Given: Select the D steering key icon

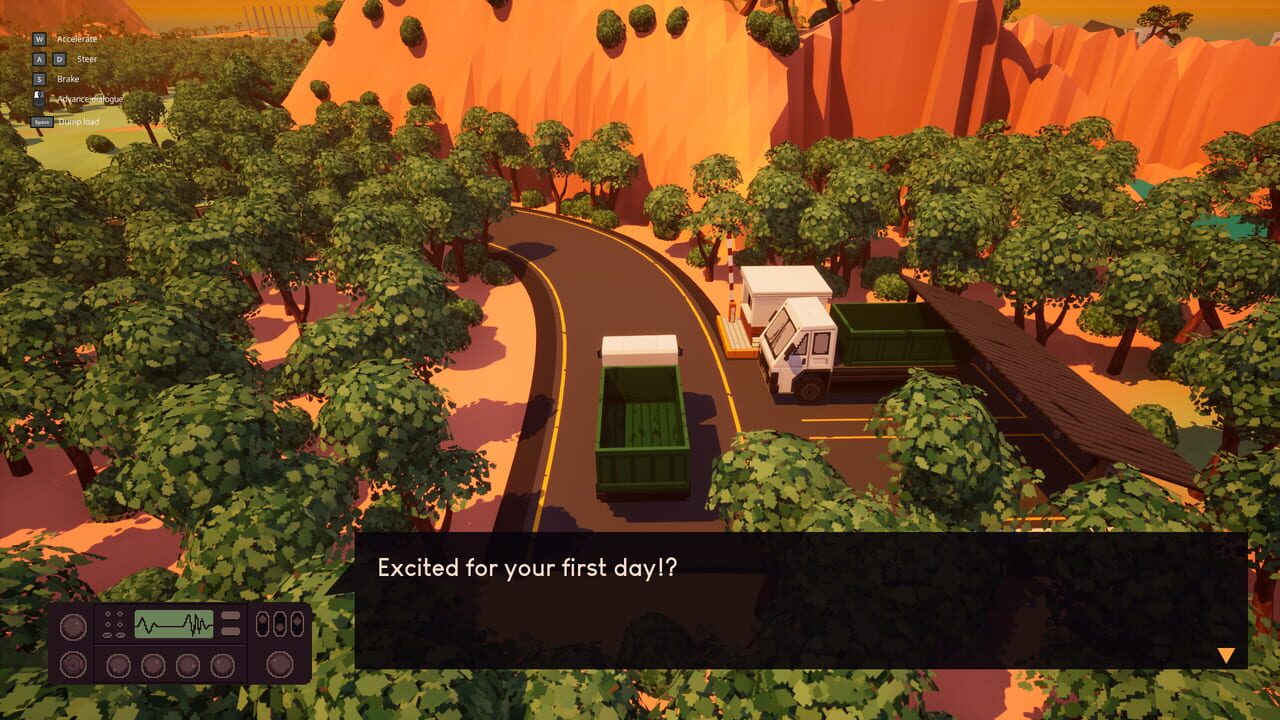Looking at the screenshot, I should tap(60, 58).
